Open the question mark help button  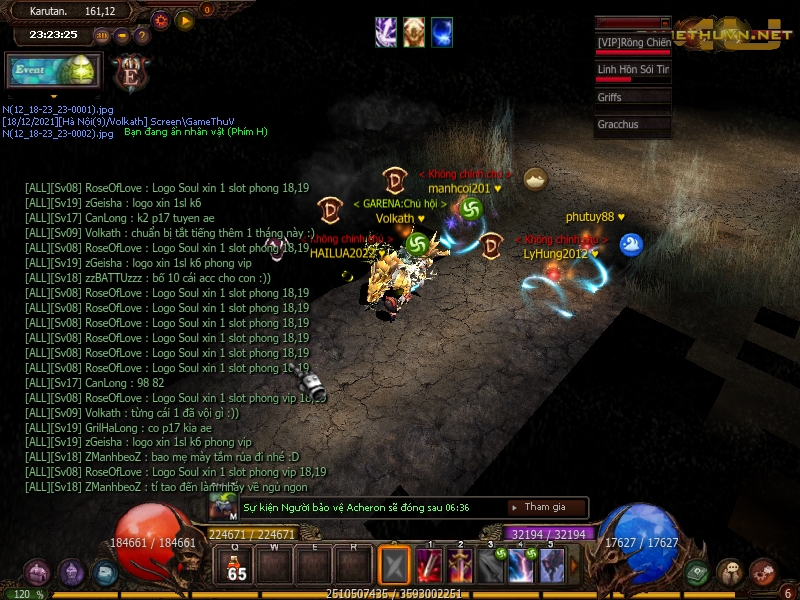tap(143, 35)
